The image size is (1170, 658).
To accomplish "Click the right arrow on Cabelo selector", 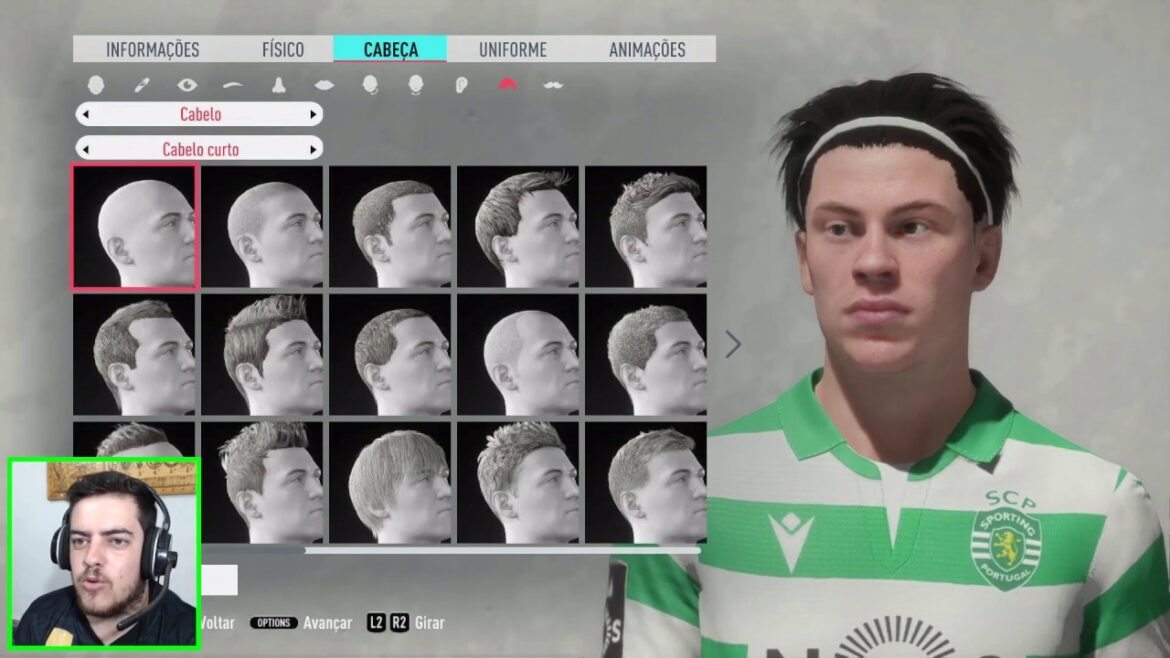I will [x=314, y=114].
